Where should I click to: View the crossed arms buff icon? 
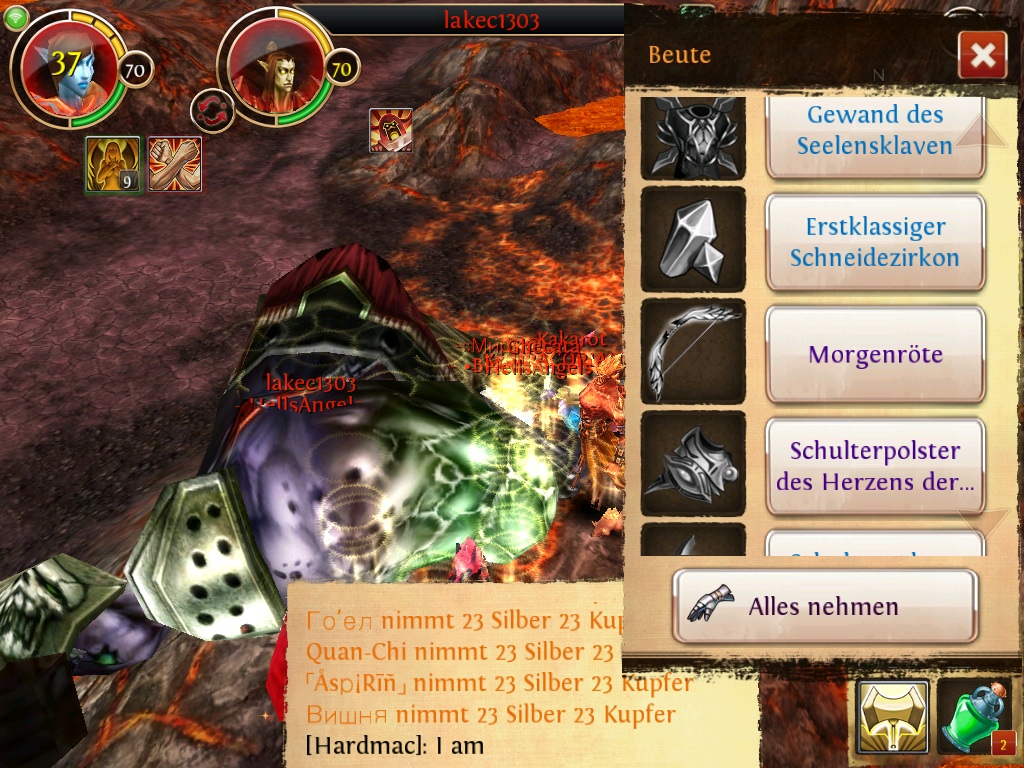175,164
